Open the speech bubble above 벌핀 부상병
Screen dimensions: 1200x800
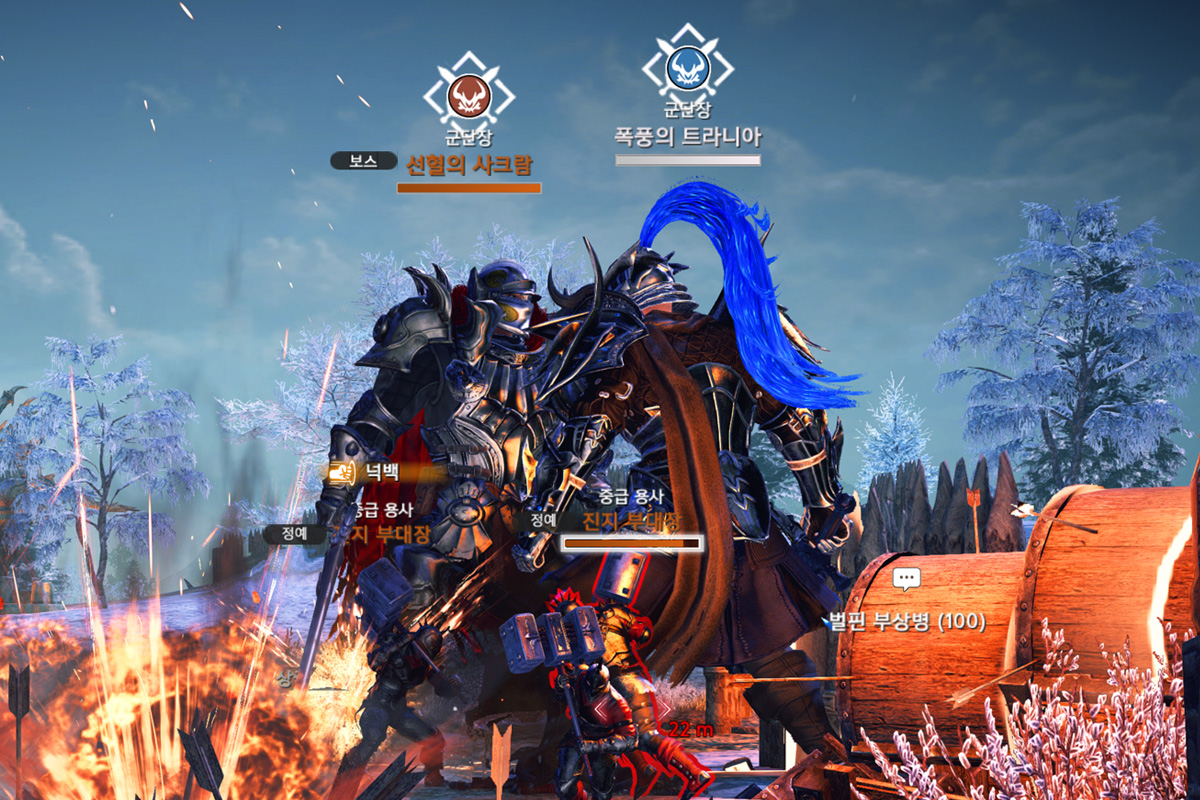pos(906,579)
